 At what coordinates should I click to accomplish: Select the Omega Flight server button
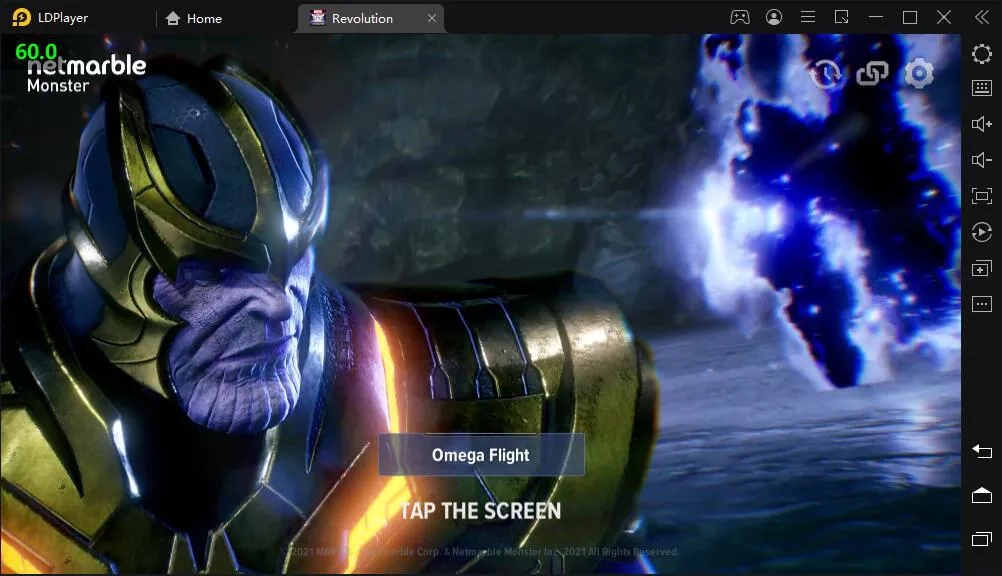(x=481, y=455)
